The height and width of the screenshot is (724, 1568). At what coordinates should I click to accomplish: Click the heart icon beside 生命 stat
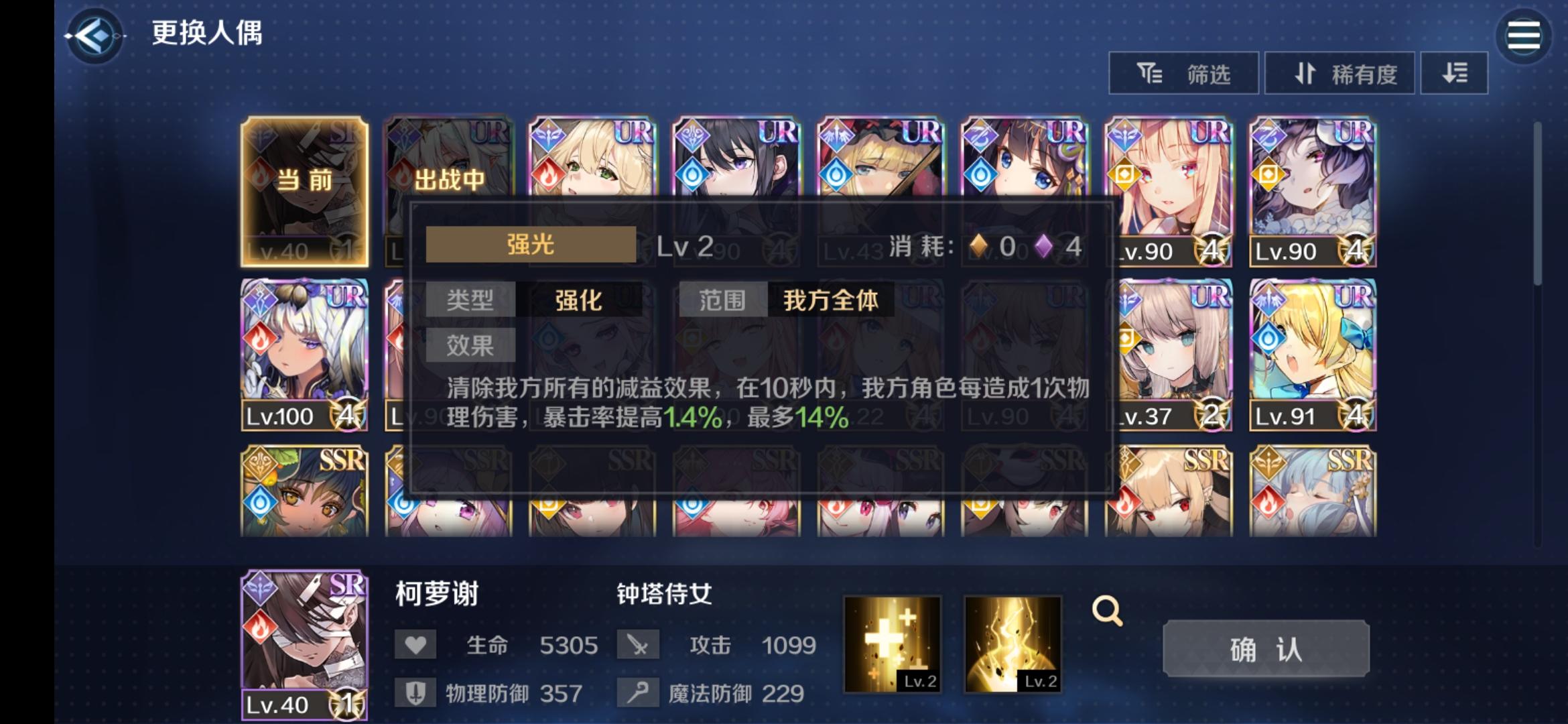point(415,645)
